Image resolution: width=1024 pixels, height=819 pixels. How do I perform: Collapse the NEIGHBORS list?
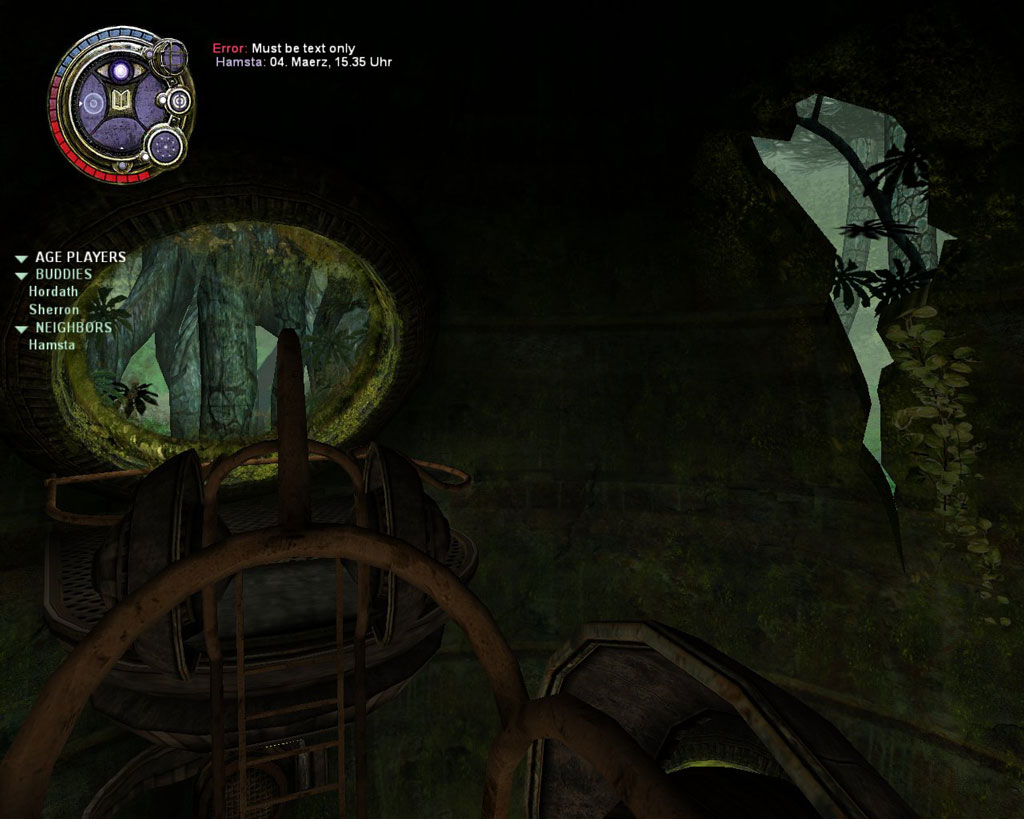coord(21,328)
